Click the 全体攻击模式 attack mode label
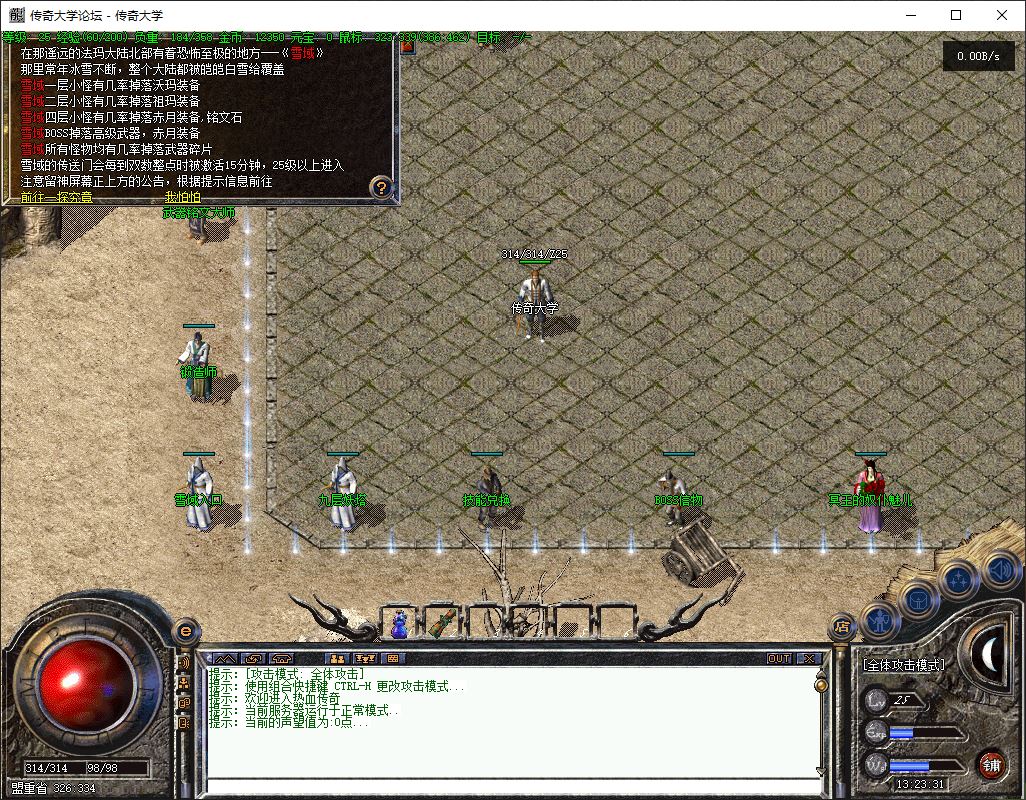The height and width of the screenshot is (800, 1026). 903,664
